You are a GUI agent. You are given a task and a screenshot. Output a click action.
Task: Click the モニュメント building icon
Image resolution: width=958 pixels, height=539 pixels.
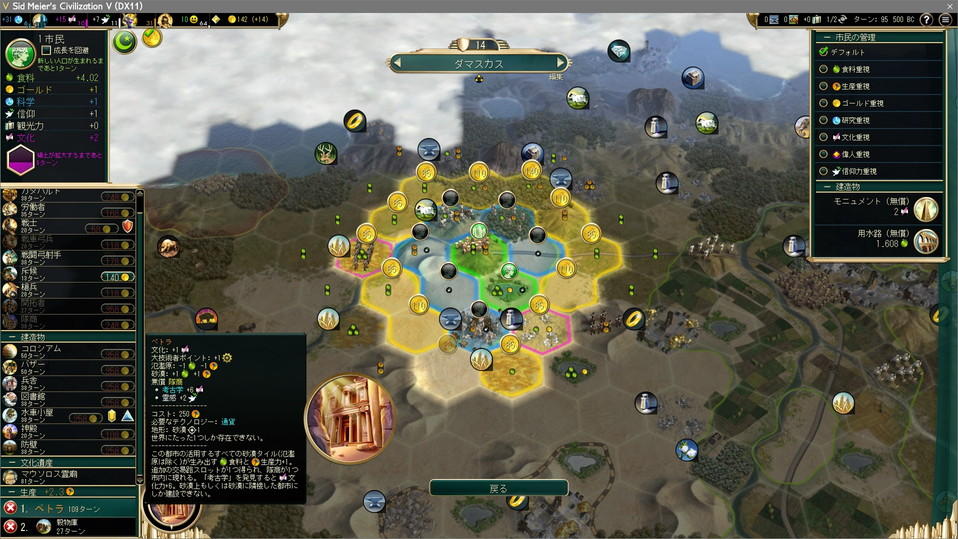click(926, 208)
